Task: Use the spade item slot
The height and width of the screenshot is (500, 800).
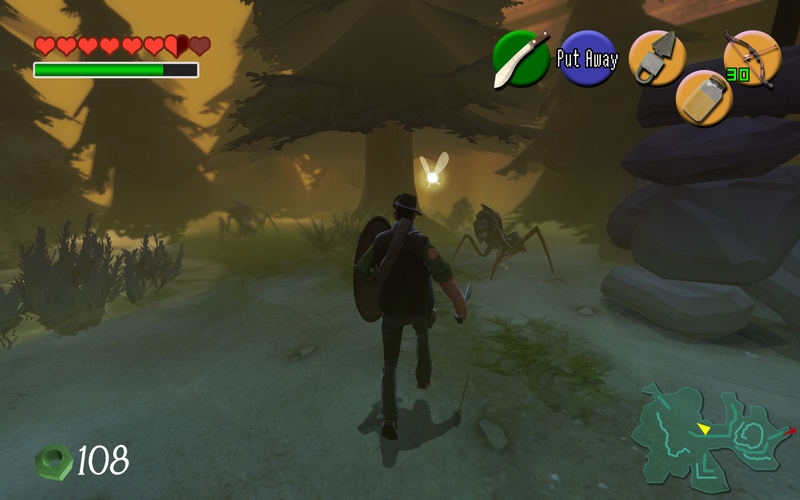Action: pyautogui.click(x=657, y=58)
